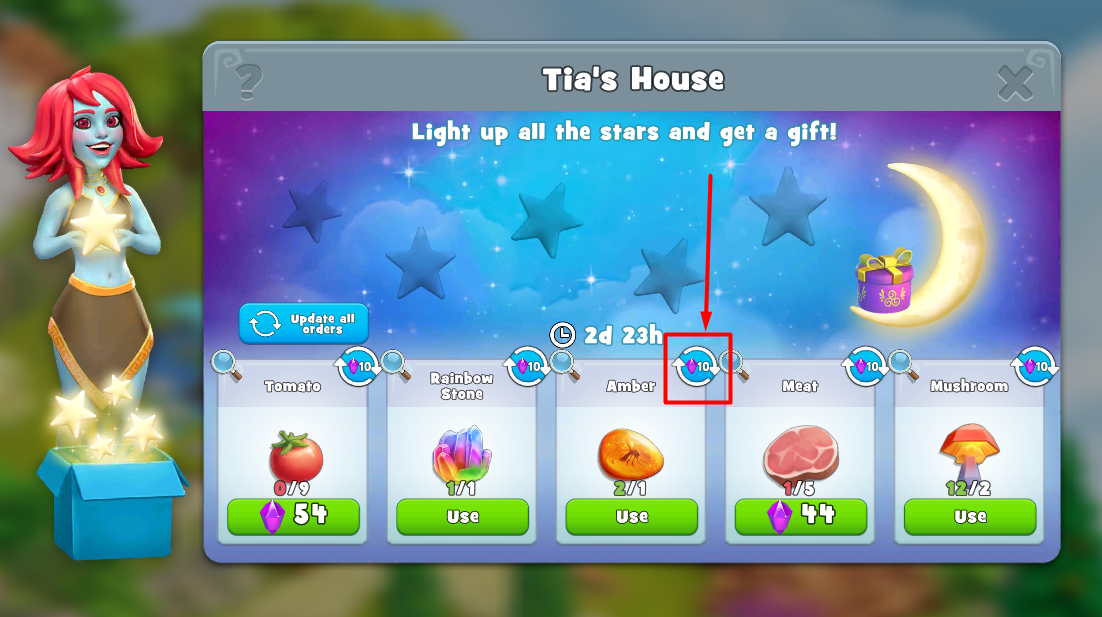
Task: Use the Rainbow Stone order
Action: [x=462, y=516]
